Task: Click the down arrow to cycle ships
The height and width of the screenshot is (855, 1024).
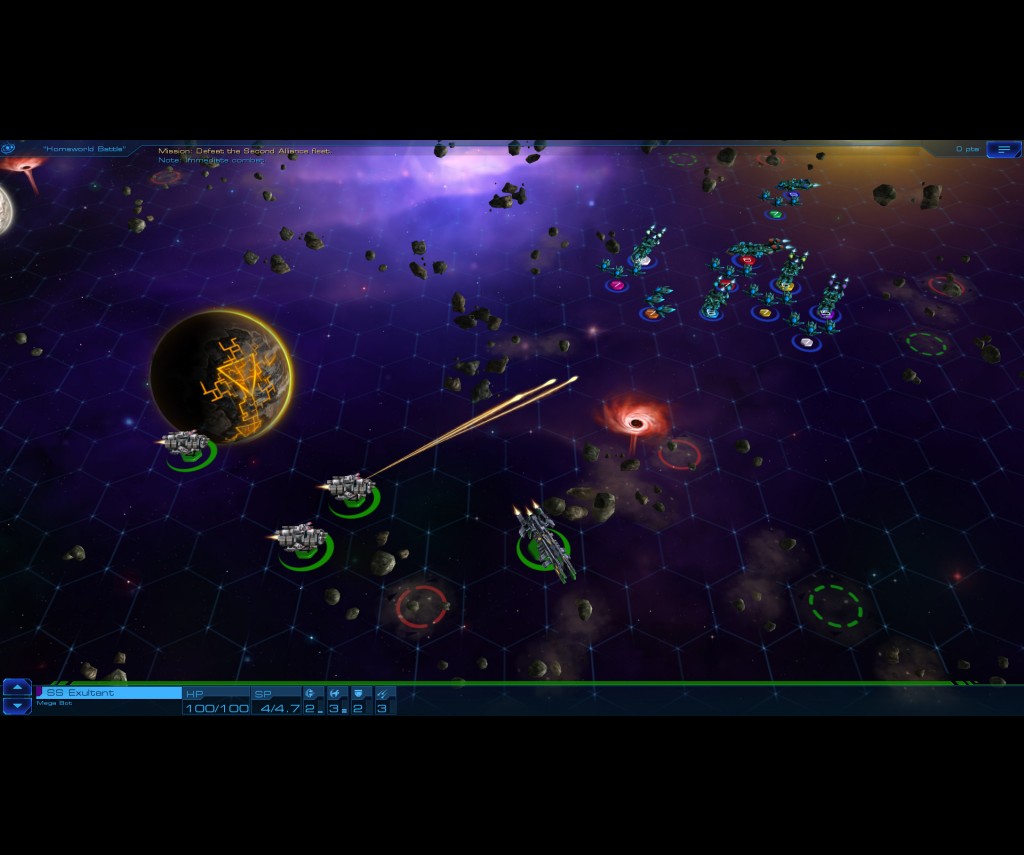Action: coord(17,706)
